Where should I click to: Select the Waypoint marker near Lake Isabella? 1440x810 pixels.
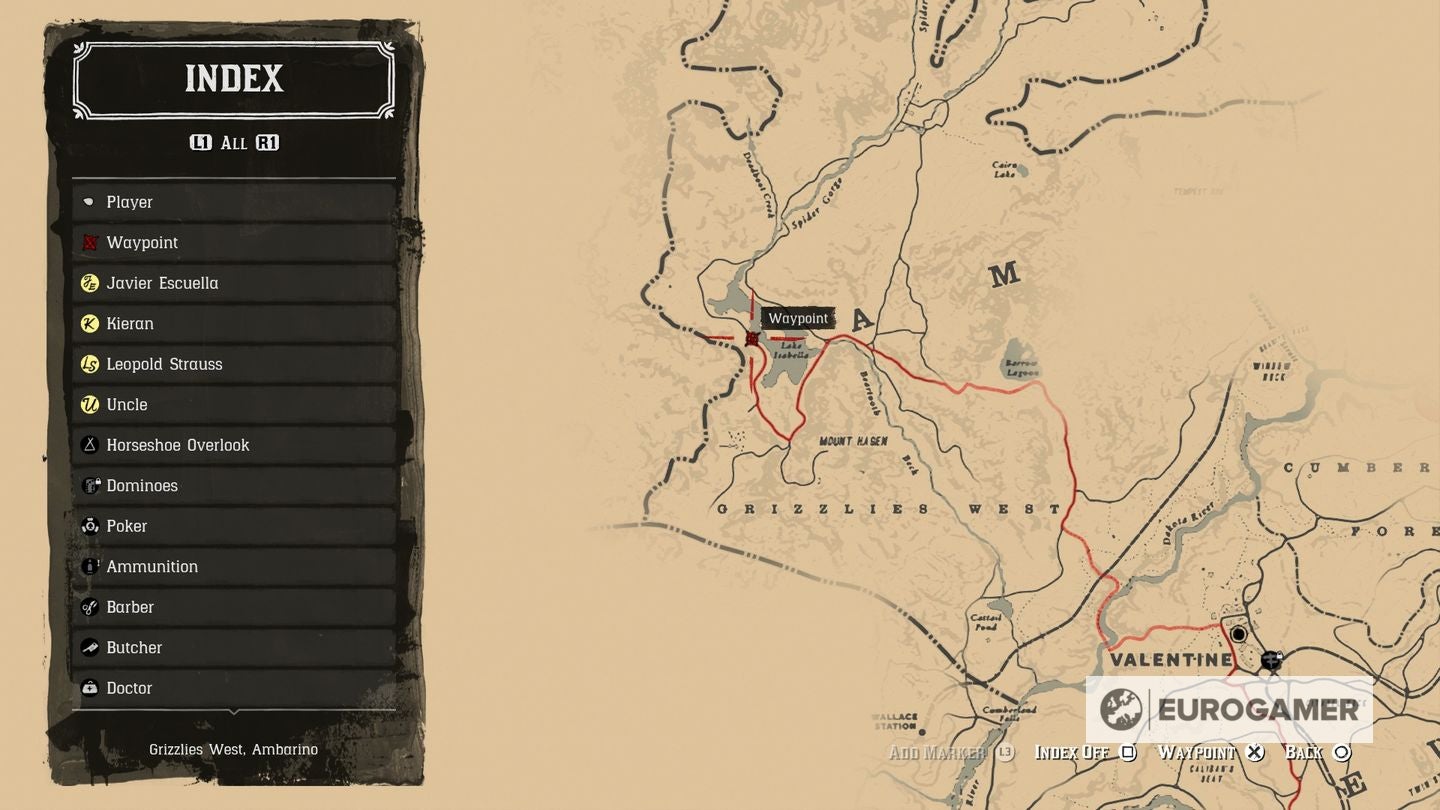(x=751, y=338)
